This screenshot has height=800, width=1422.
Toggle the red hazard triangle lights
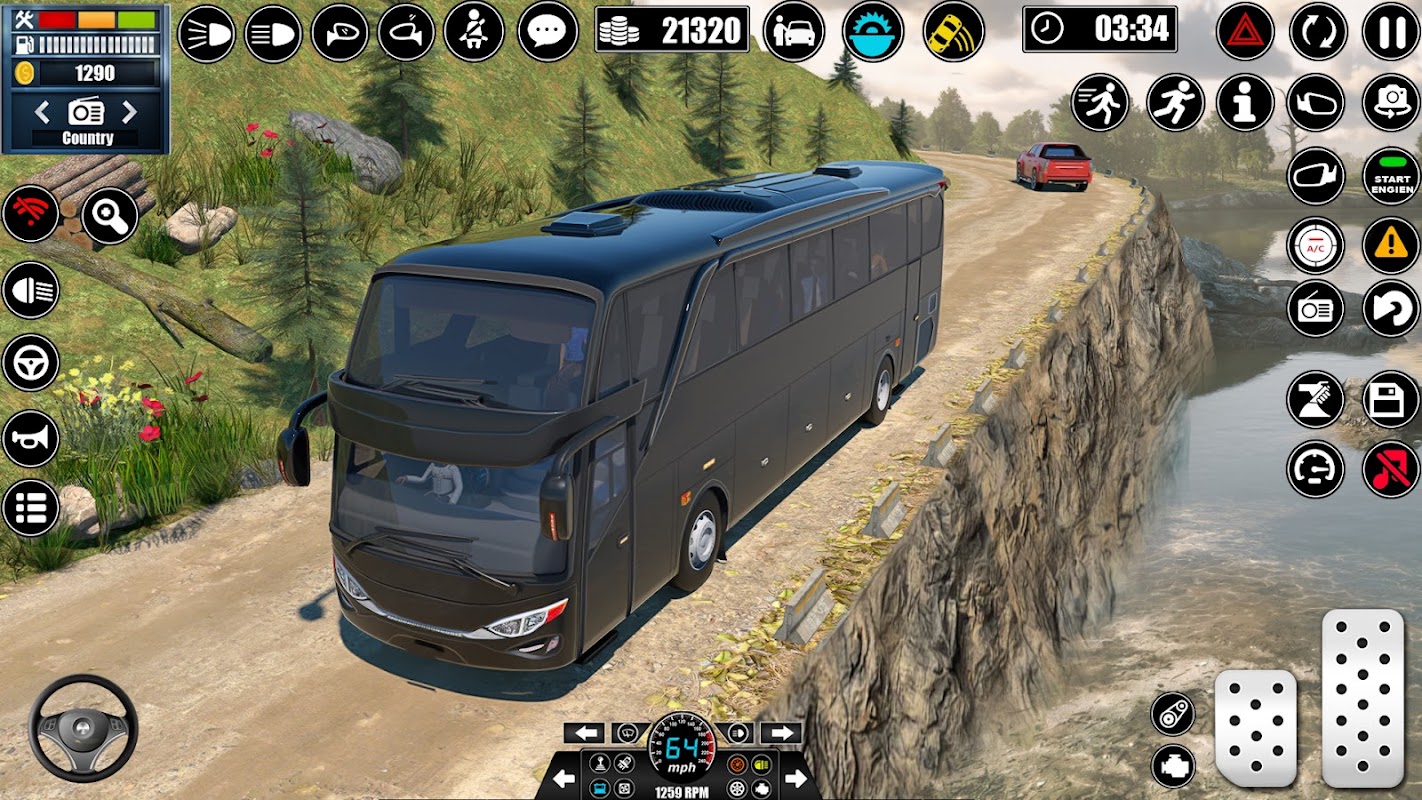click(x=1245, y=32)
